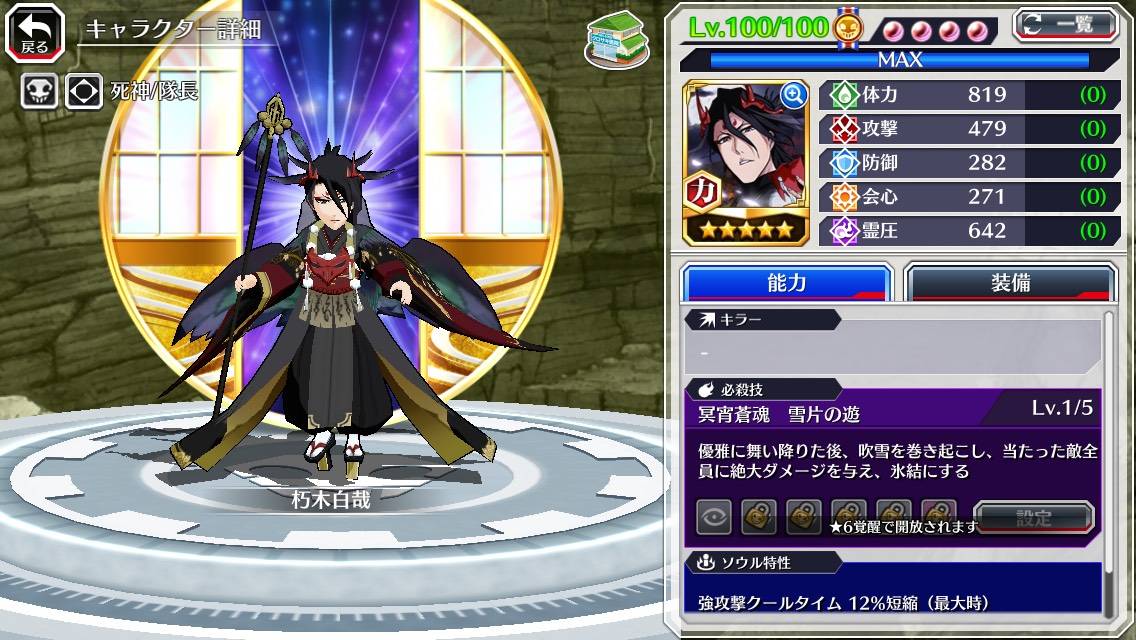Image resolution: width=1136 pixels, height=640 pixels.
Task: Toggle the eye icon for special move
Action: coord(713,518)
